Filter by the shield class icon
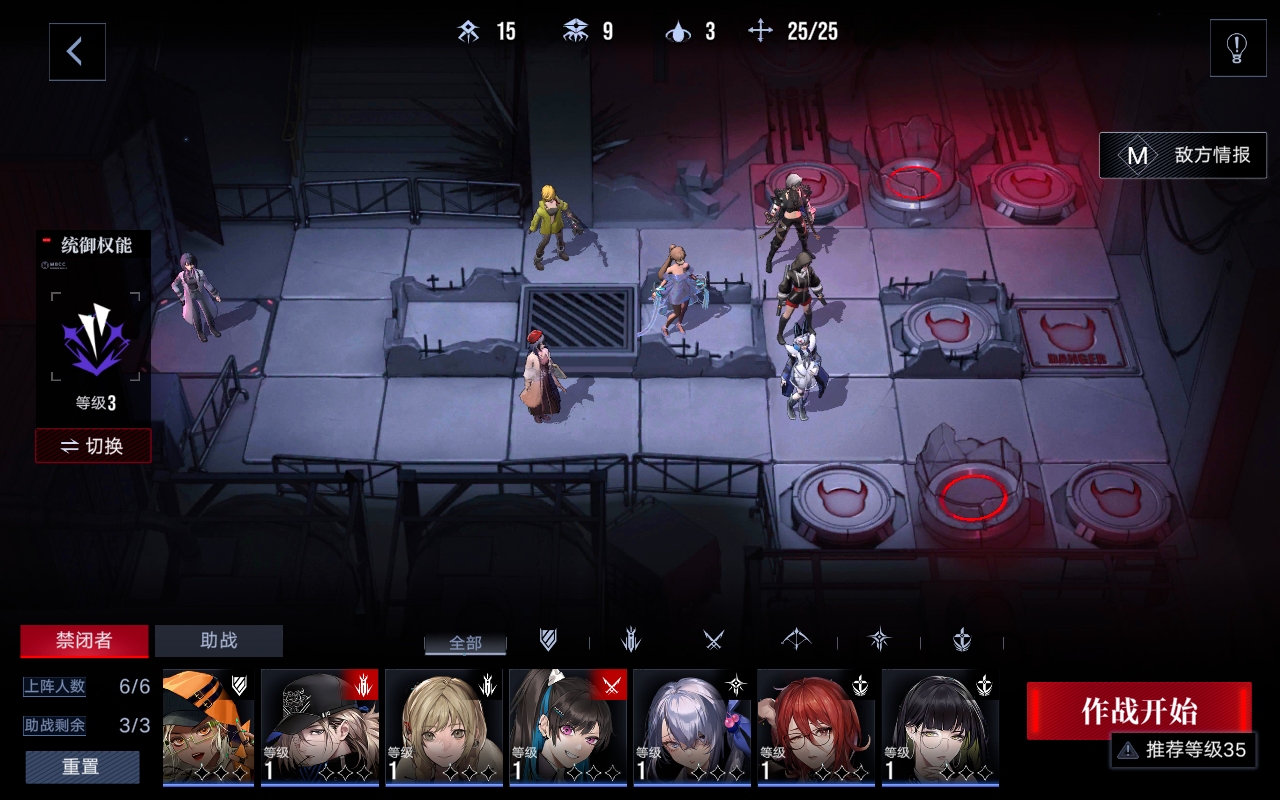The image size is (1280, 800). (x=548, y=640)
